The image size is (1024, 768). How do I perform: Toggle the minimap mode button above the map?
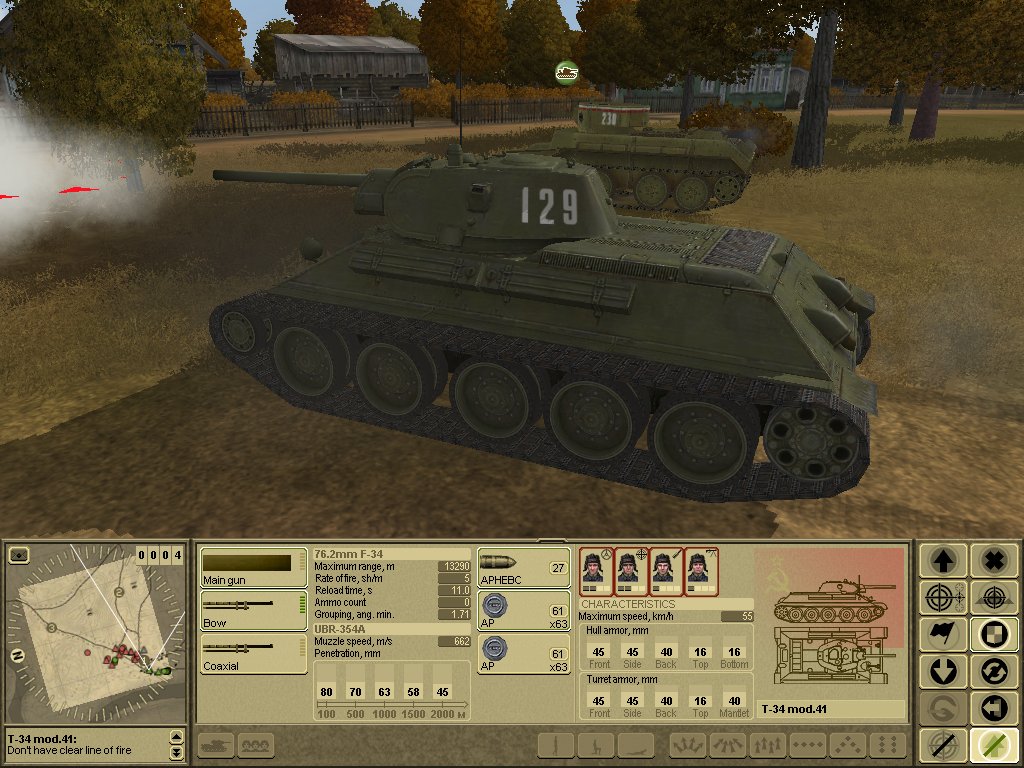pos(18,555)
